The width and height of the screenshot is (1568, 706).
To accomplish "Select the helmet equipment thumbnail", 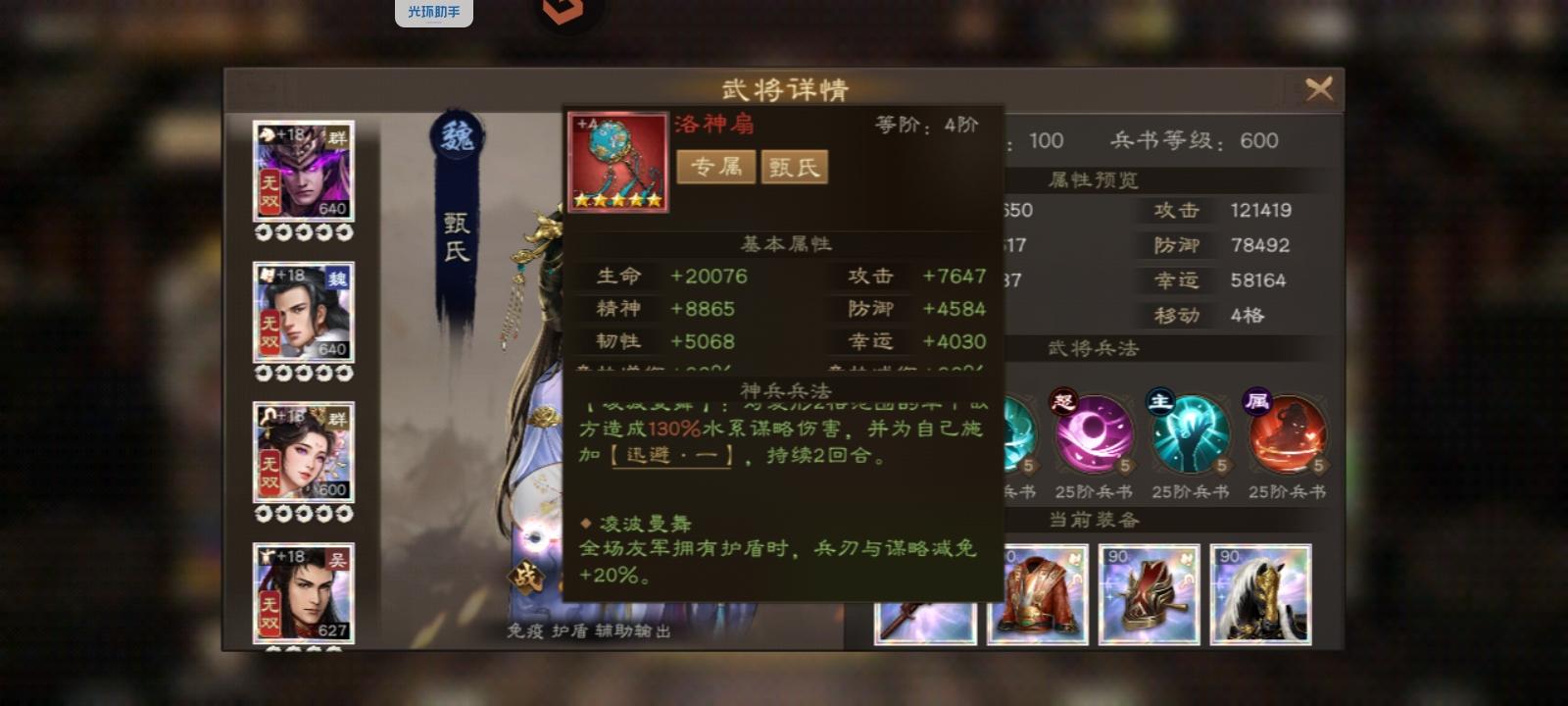I will pos(1150,593).
